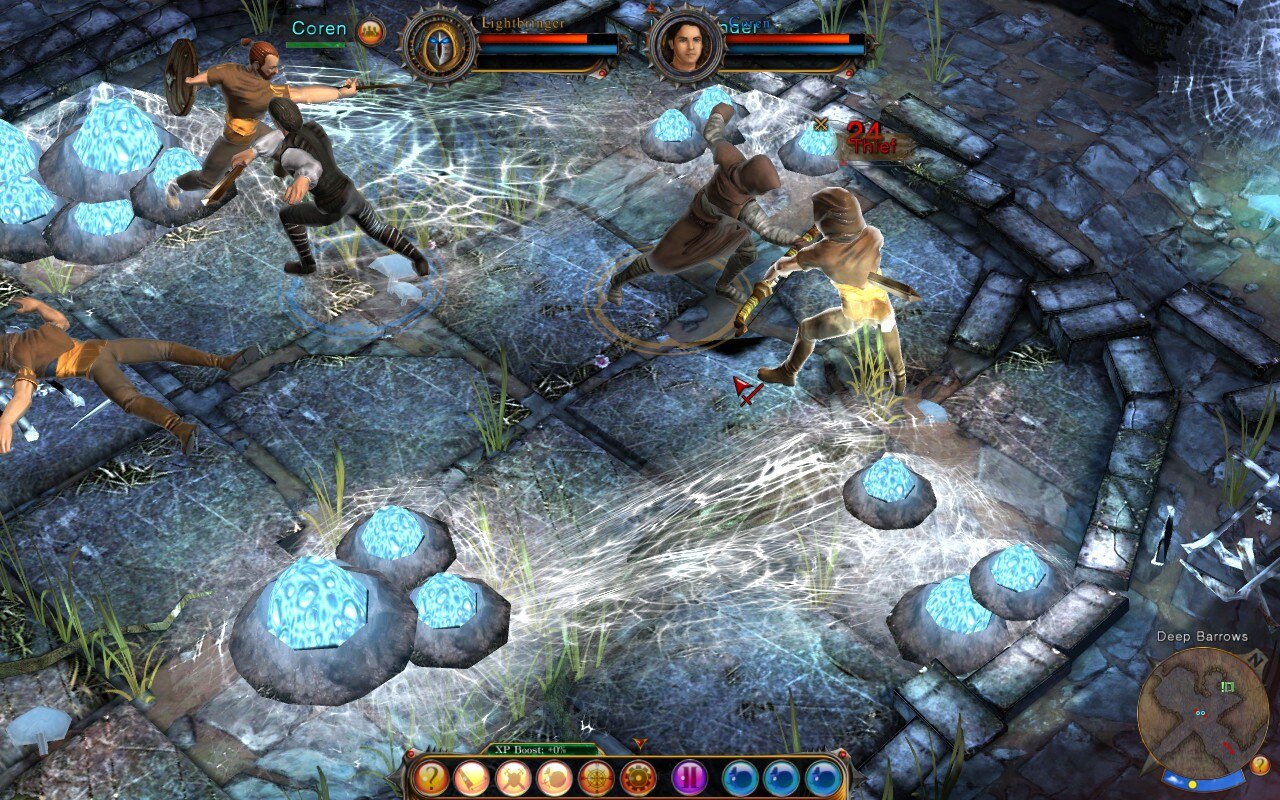Select the green quest marker on minimap
The height and width of the screenshot is (800, 1280).
coord(1227,685)
